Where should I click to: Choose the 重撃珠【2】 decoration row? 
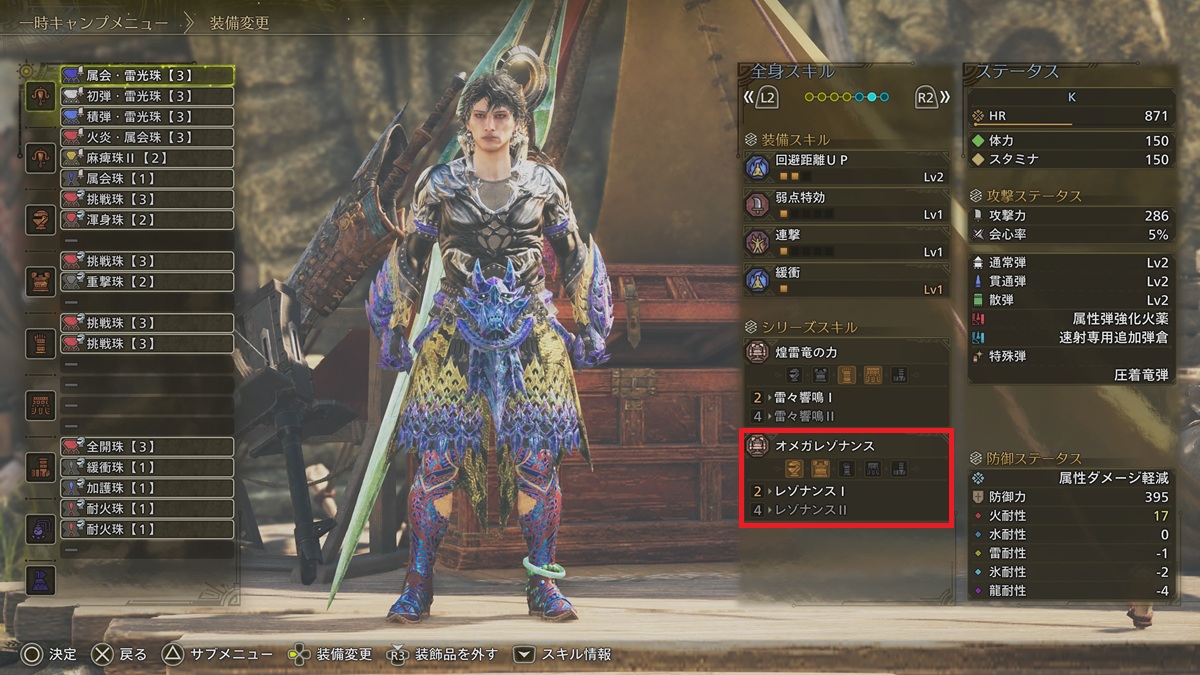point(147,282)
